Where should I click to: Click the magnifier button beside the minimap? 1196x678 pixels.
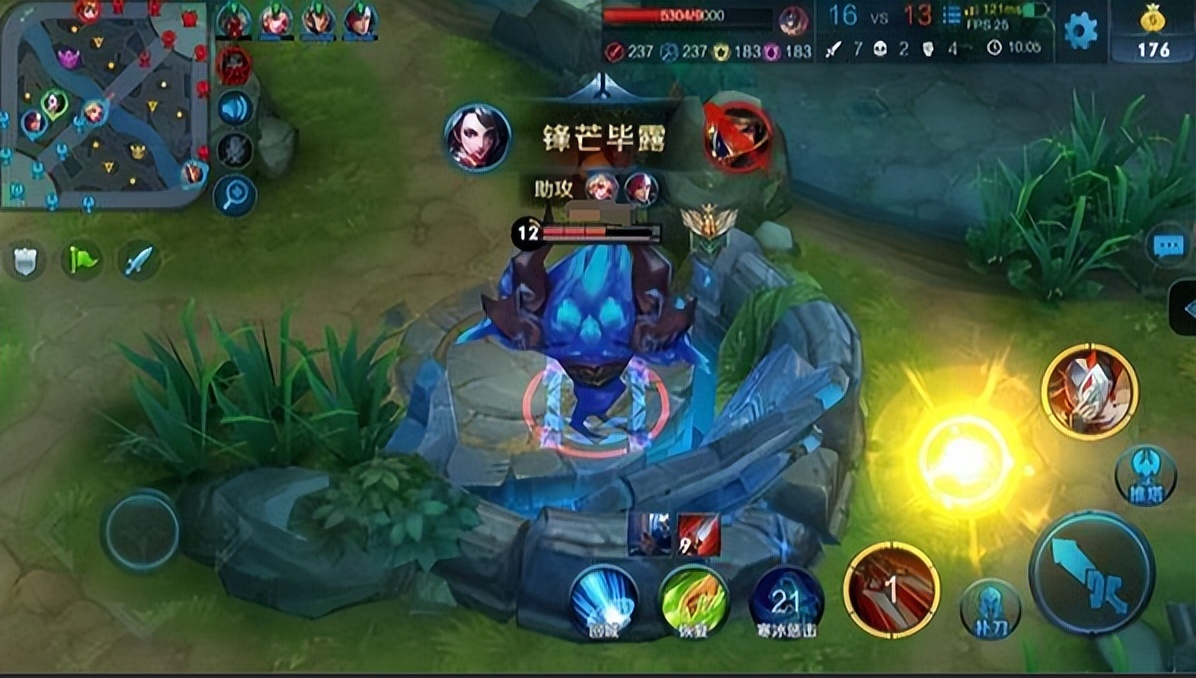click(x=235, y=194)
